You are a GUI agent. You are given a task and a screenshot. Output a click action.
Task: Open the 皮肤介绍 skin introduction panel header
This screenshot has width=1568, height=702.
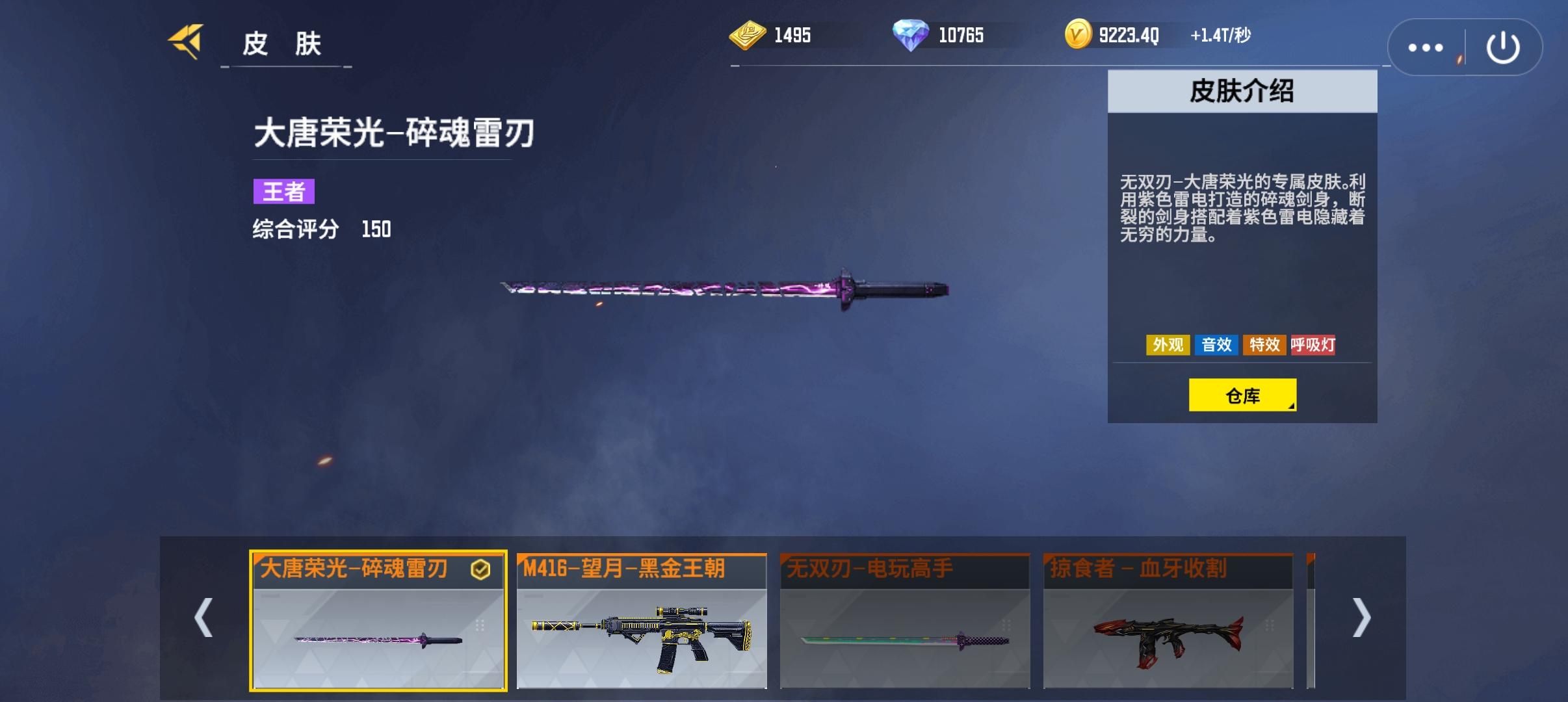[1242, 92]
